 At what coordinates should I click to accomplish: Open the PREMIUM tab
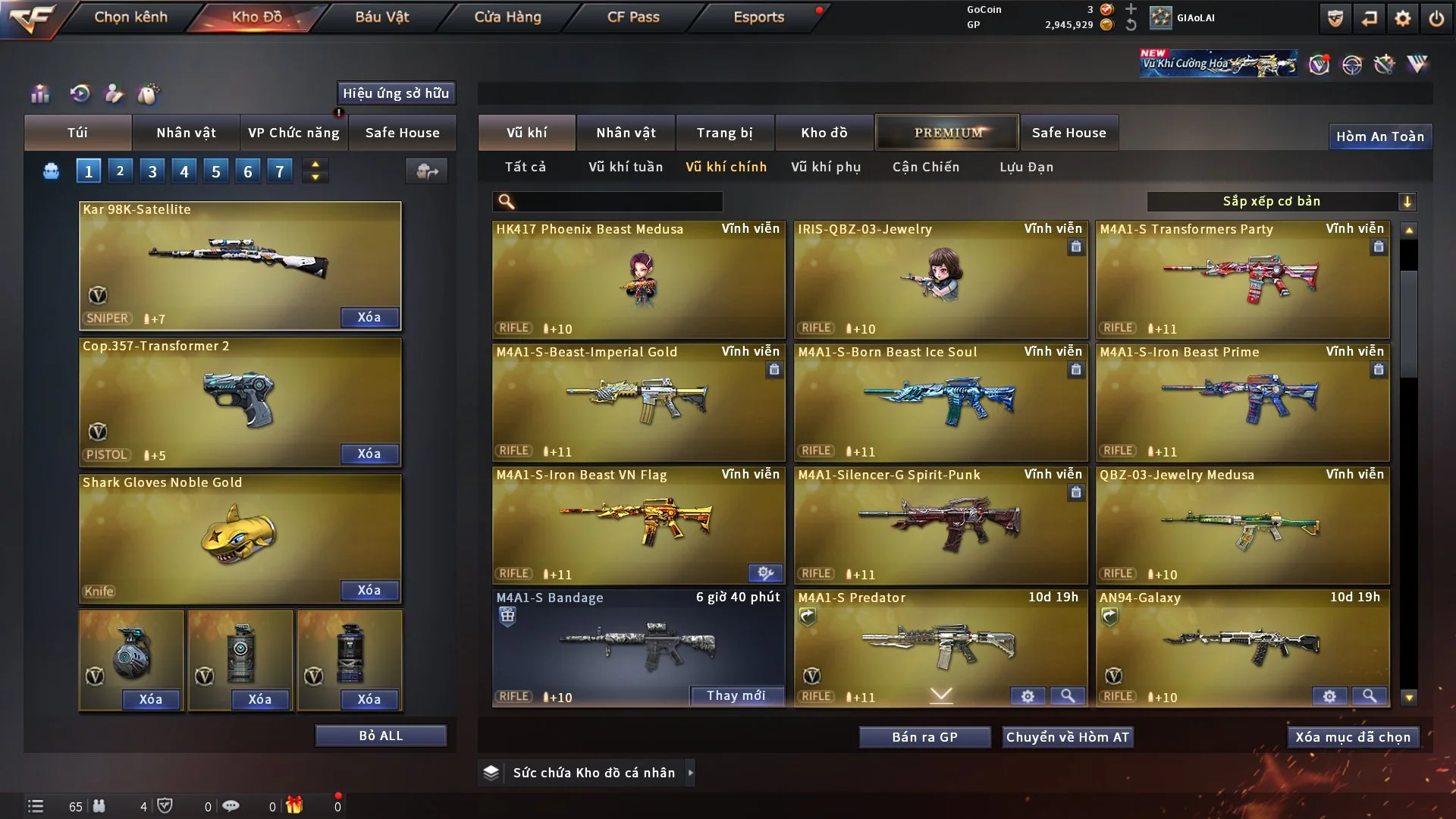[x=947, y=133]
